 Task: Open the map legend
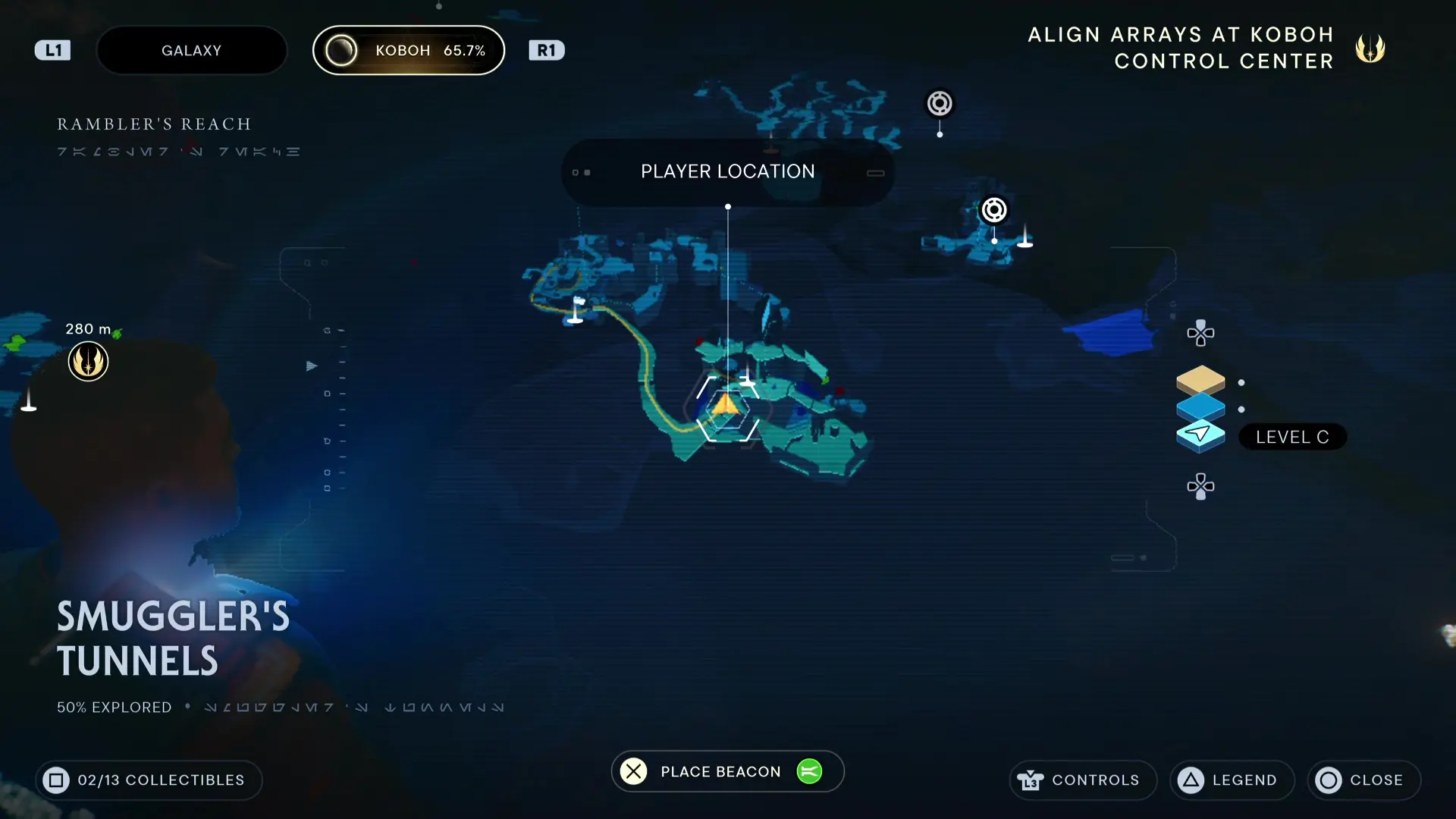click(x=1232, y=780)
